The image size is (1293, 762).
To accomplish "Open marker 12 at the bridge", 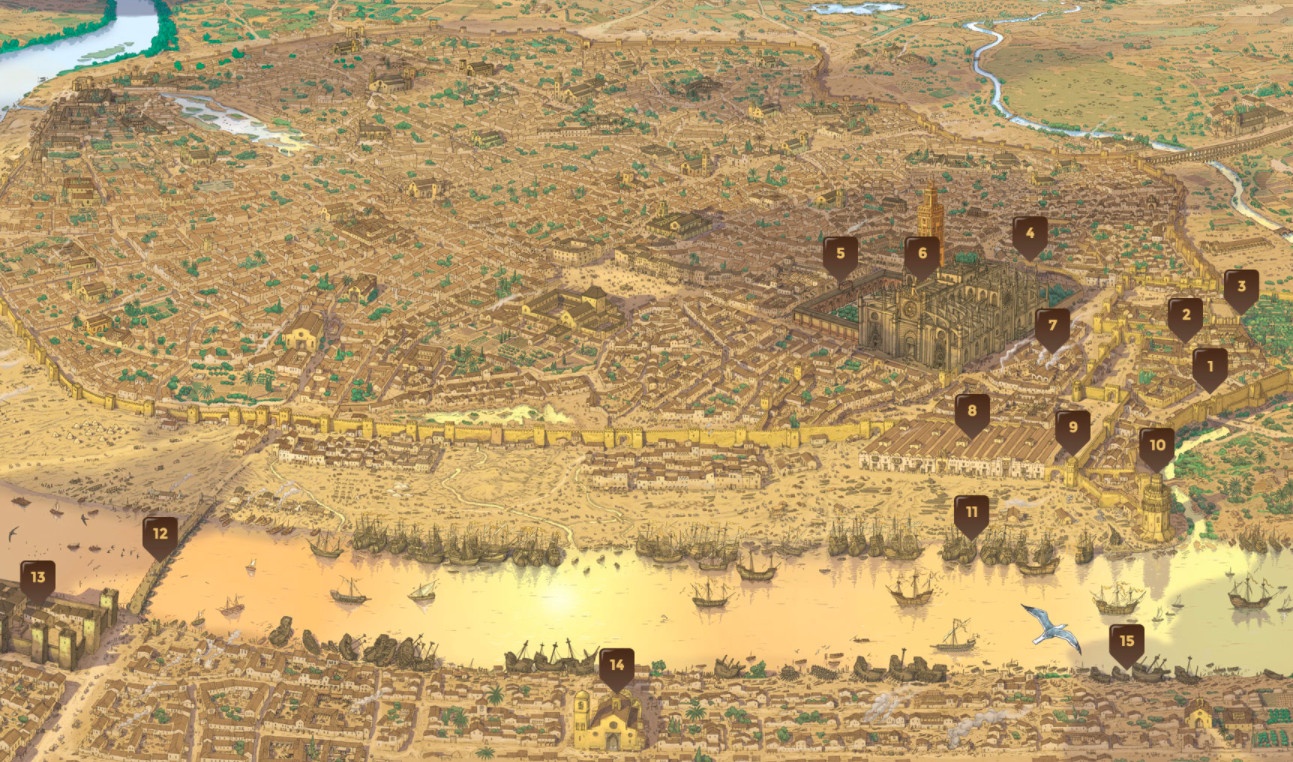I will click(x=160, y=535).
